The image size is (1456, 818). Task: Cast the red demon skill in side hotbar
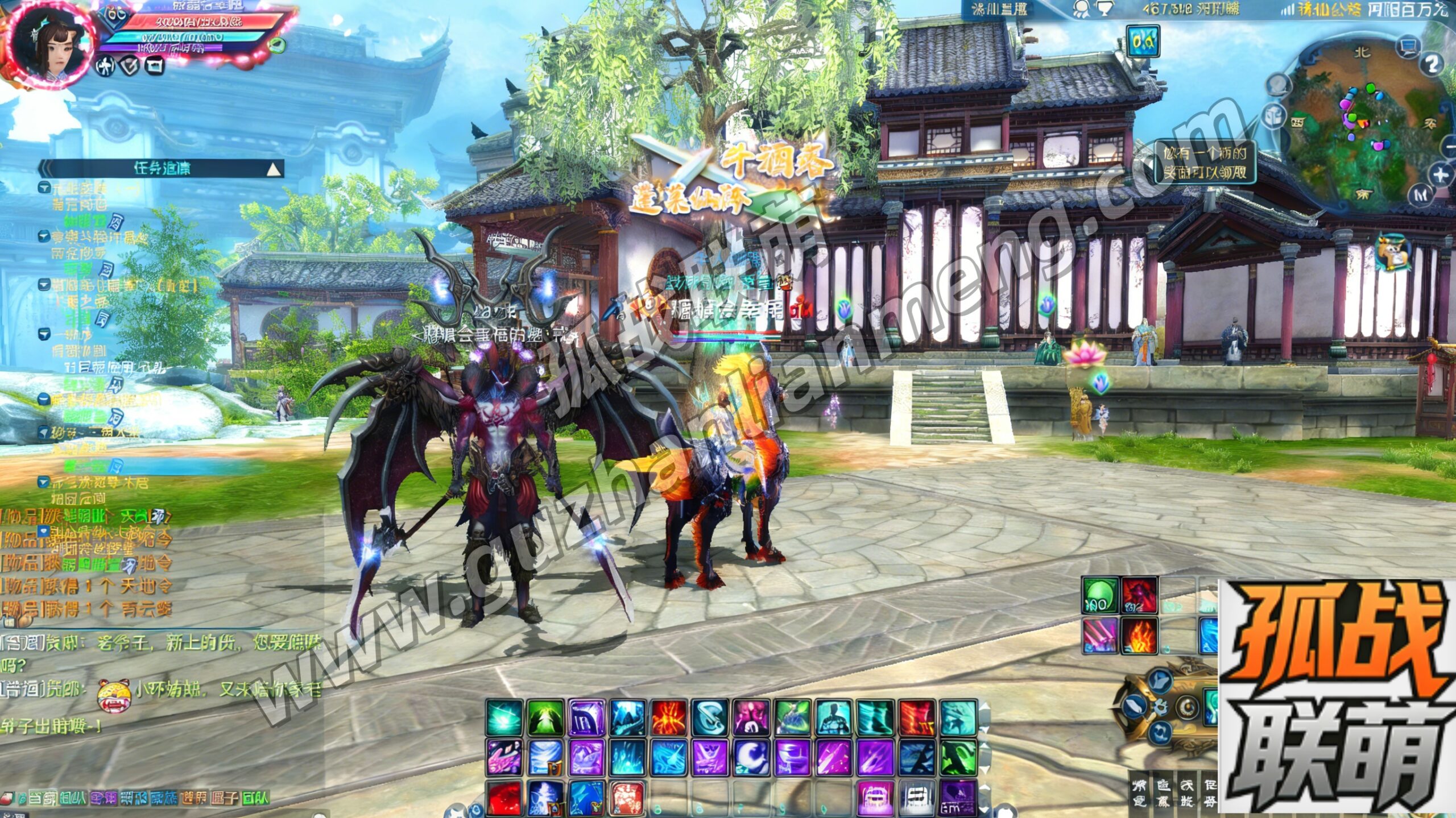tap(1139, 596)
